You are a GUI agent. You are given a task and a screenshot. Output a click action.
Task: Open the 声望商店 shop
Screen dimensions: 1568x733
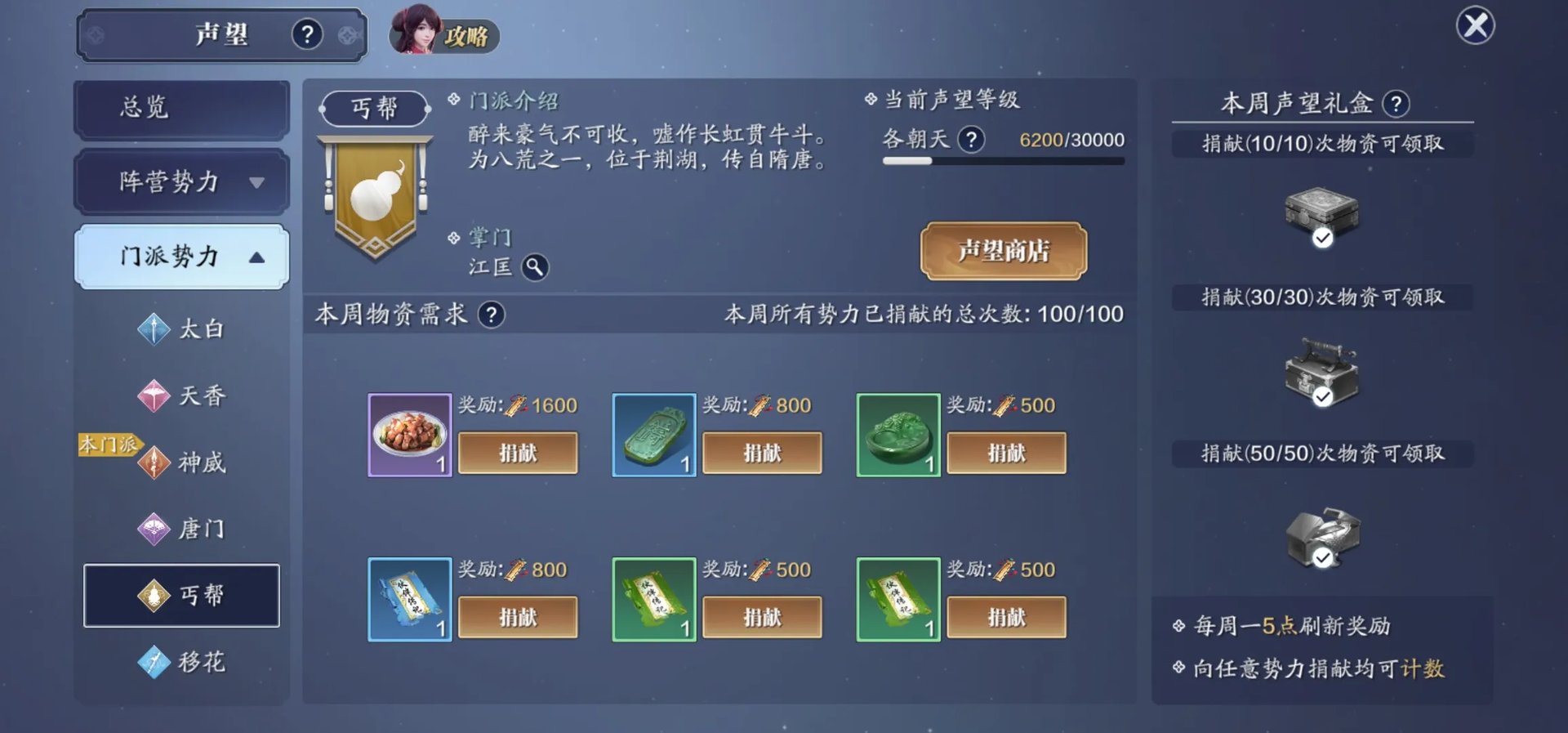[1004, 253]
